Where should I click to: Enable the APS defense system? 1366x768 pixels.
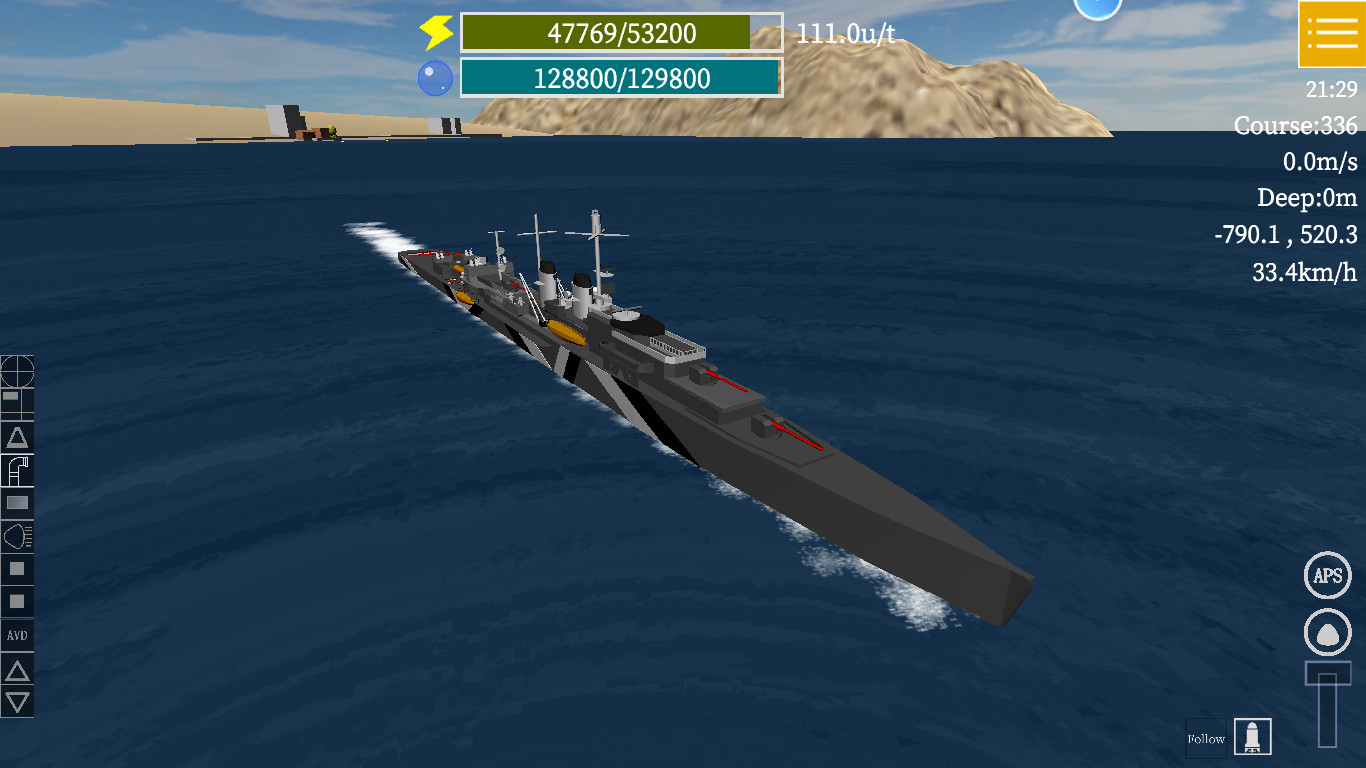(x=1327, y=575)
